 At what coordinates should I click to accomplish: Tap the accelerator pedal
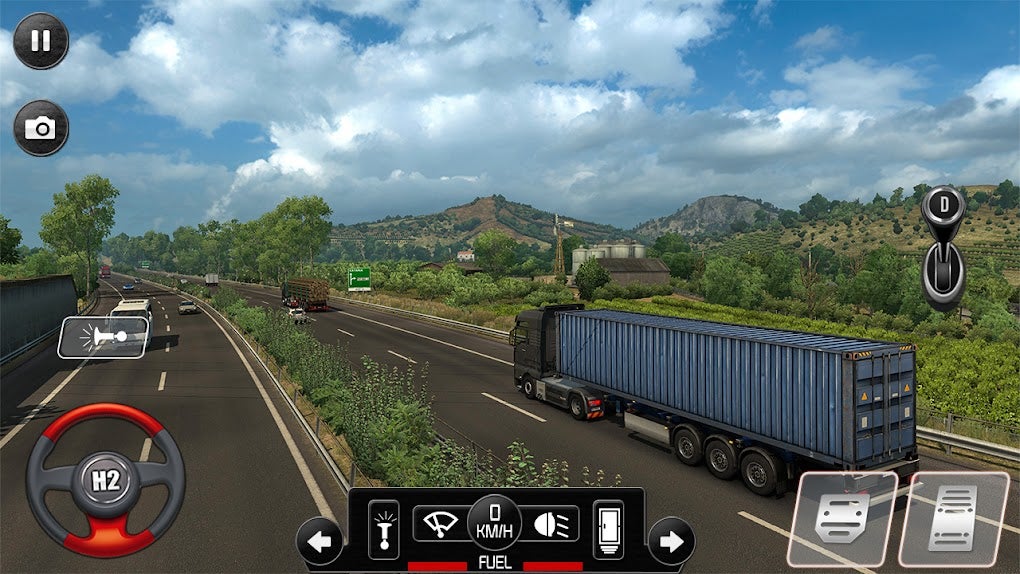pos(952,518)
